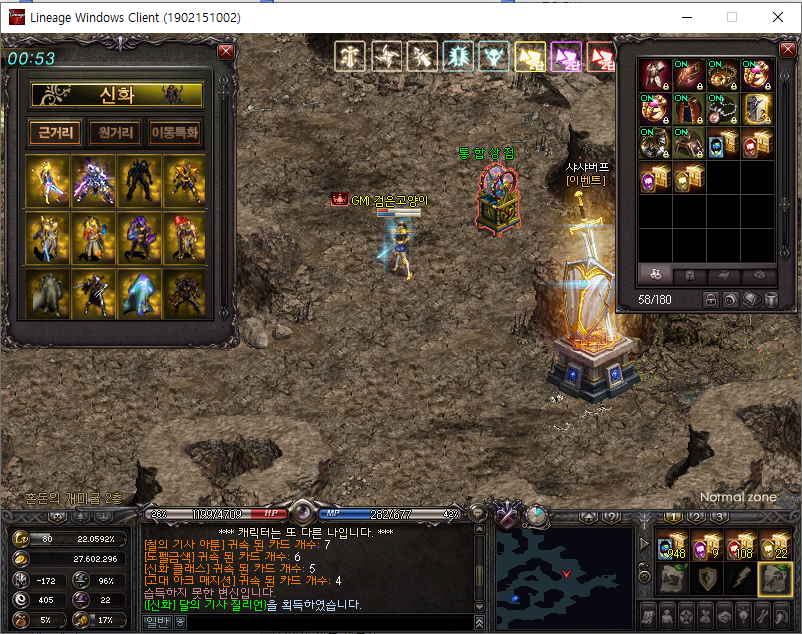Click the trash can button in inventory
Image resolution: width=802 pixels, height=634 pixels.
(771, 299)
